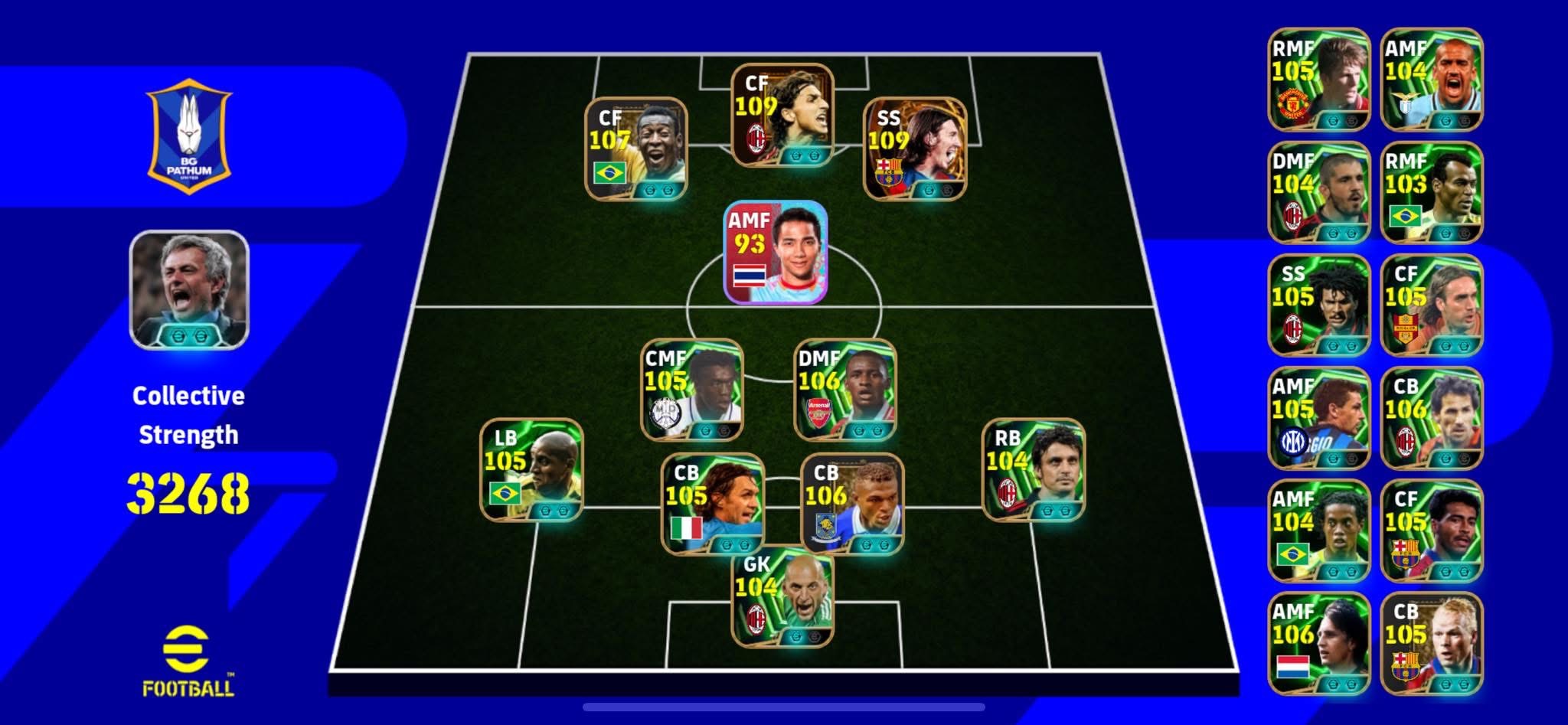The height and width of the screenshot is (725, 1568).
Task: Select the DMF 106 Arsenal midfielder card
Action: click(844, 390)
